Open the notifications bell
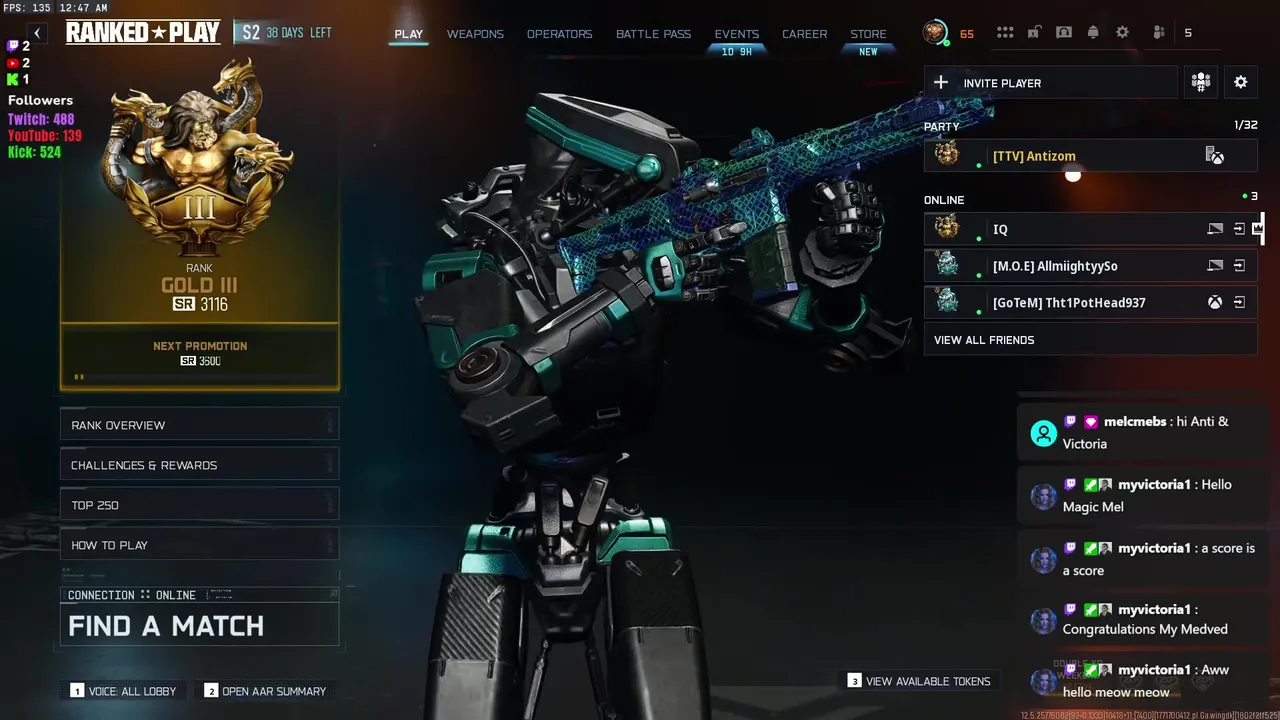Image resolution: width=1280 pixels, height=720 pixels. coord(1093,33)
